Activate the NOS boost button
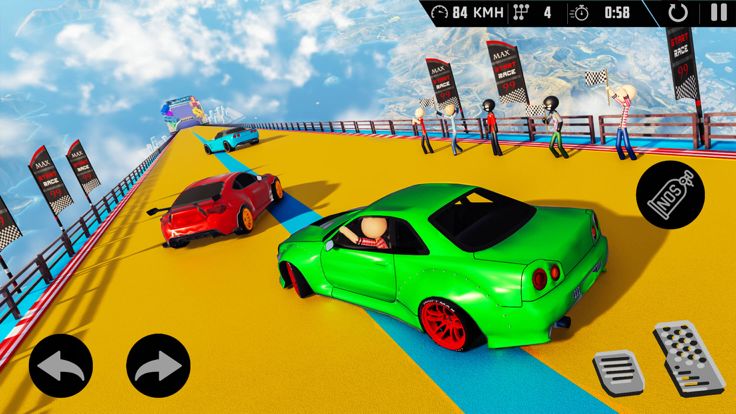Viewport: 736px width, 414px height. (670, 189)
